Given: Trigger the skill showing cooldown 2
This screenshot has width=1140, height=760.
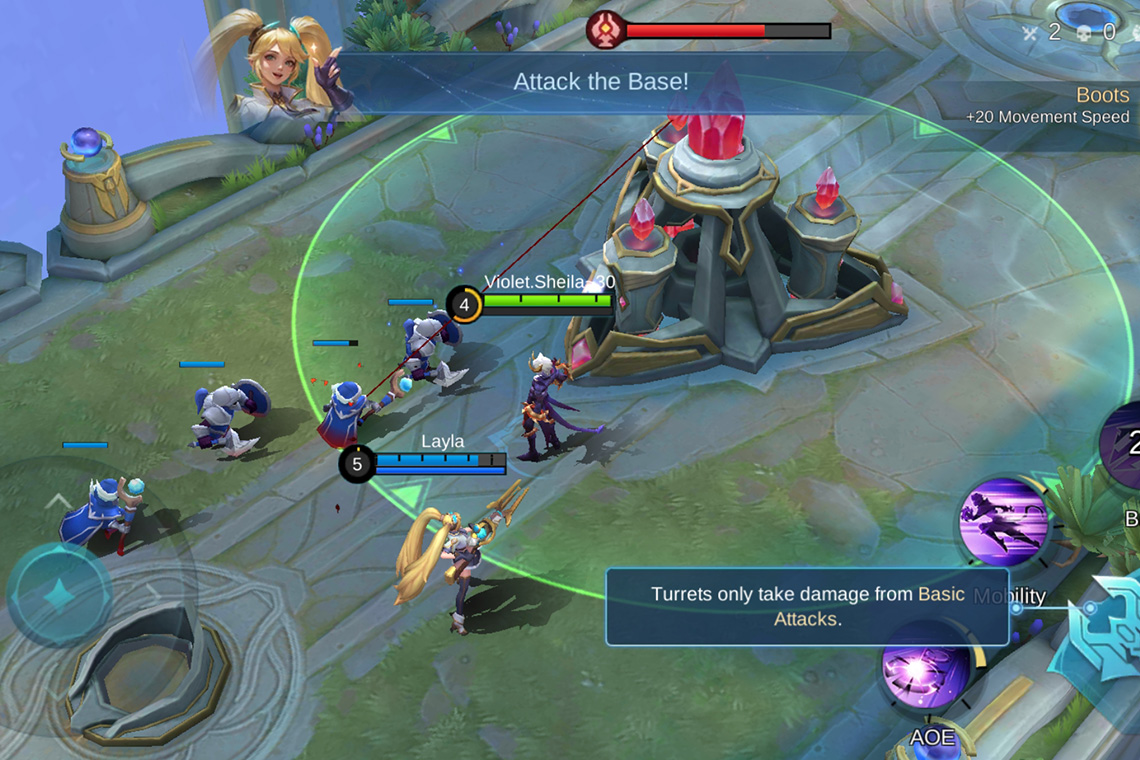Looking at the screenshot, I should pyautogui.click(x=1124, y=445).
